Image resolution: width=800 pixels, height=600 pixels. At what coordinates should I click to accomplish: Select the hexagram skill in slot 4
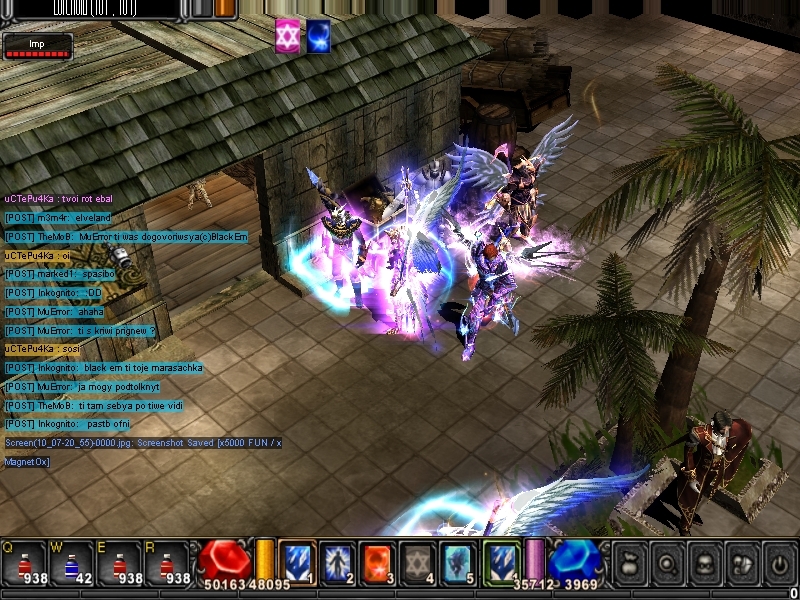[x=418, y=561]
